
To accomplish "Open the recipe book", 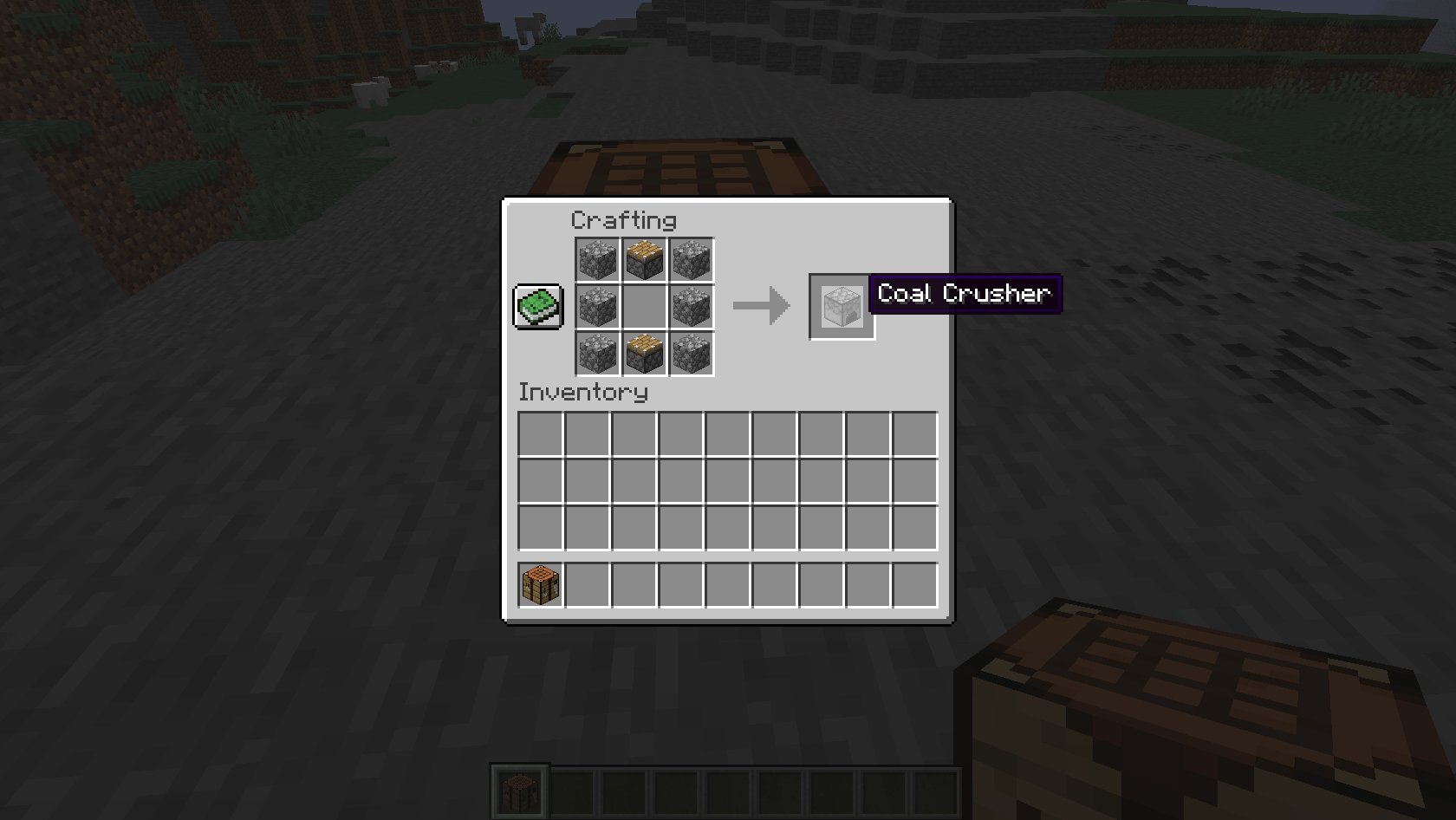I will coord(537,306).
